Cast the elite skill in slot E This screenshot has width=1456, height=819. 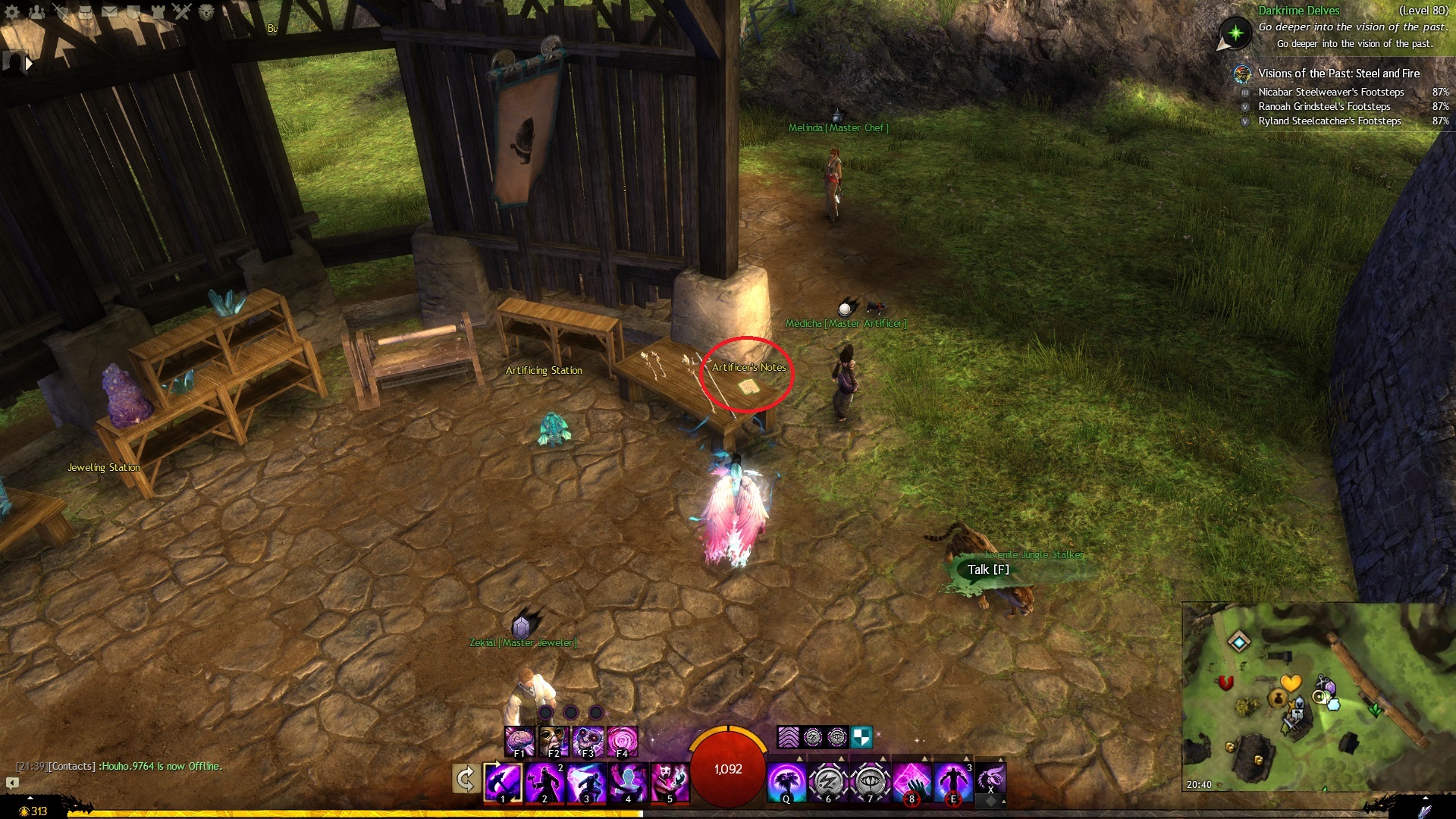(953, 782)
